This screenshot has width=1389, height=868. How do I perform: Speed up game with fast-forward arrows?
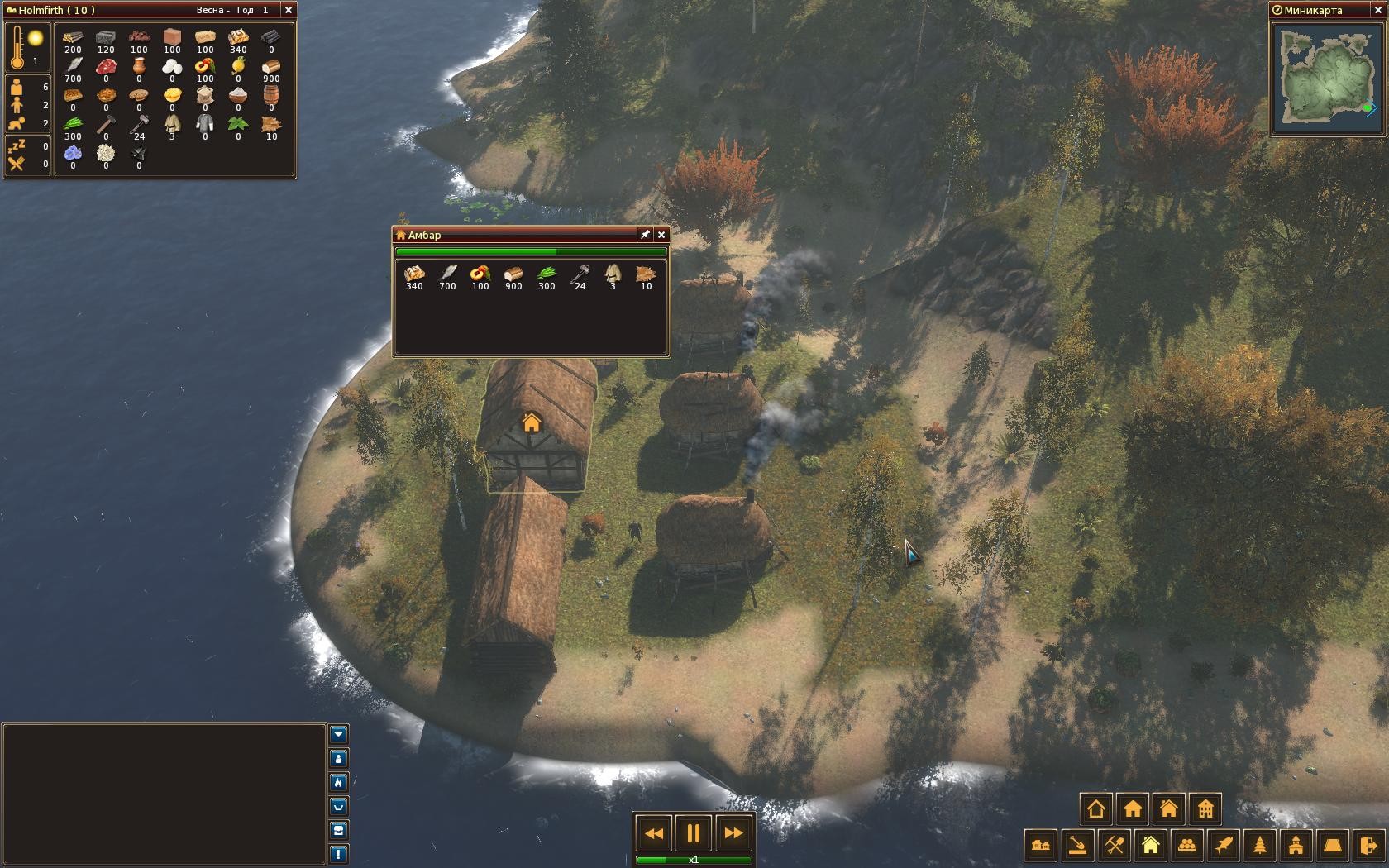(x=733, y=833)
